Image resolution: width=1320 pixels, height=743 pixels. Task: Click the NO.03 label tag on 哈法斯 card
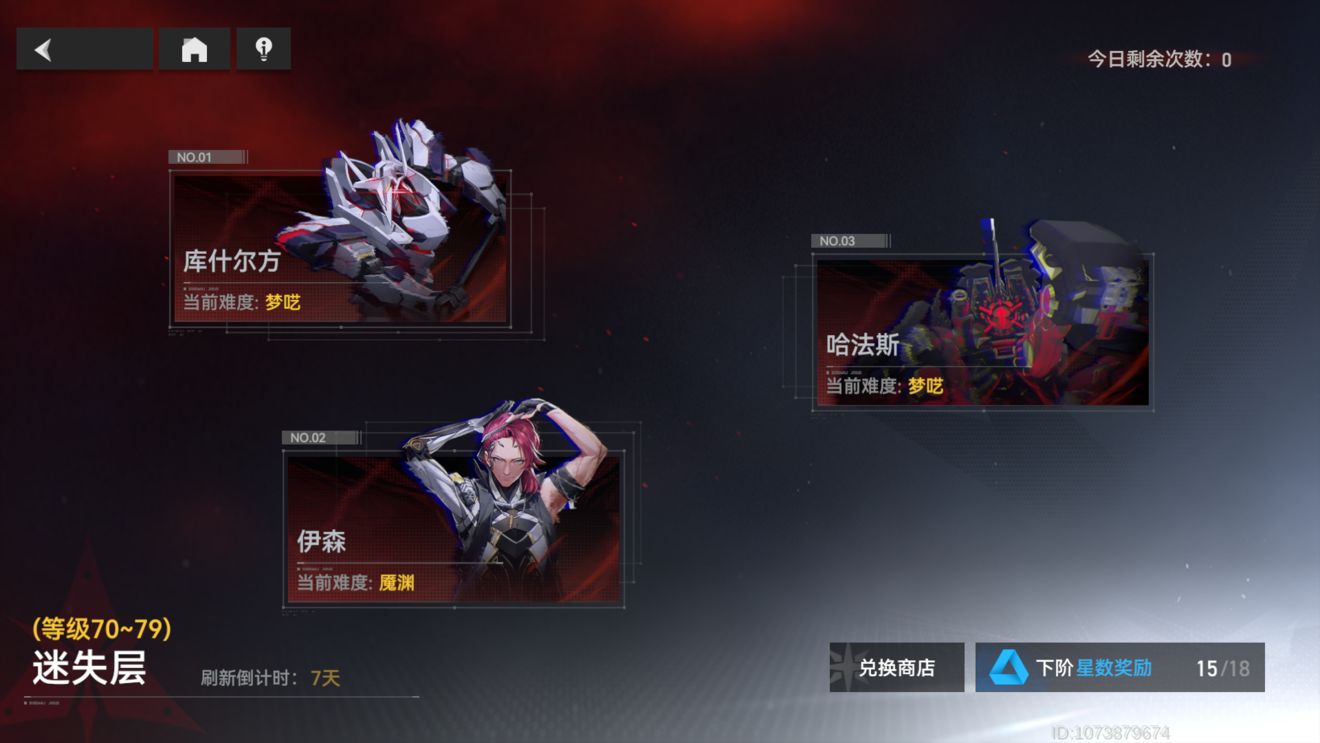(848, 241)
